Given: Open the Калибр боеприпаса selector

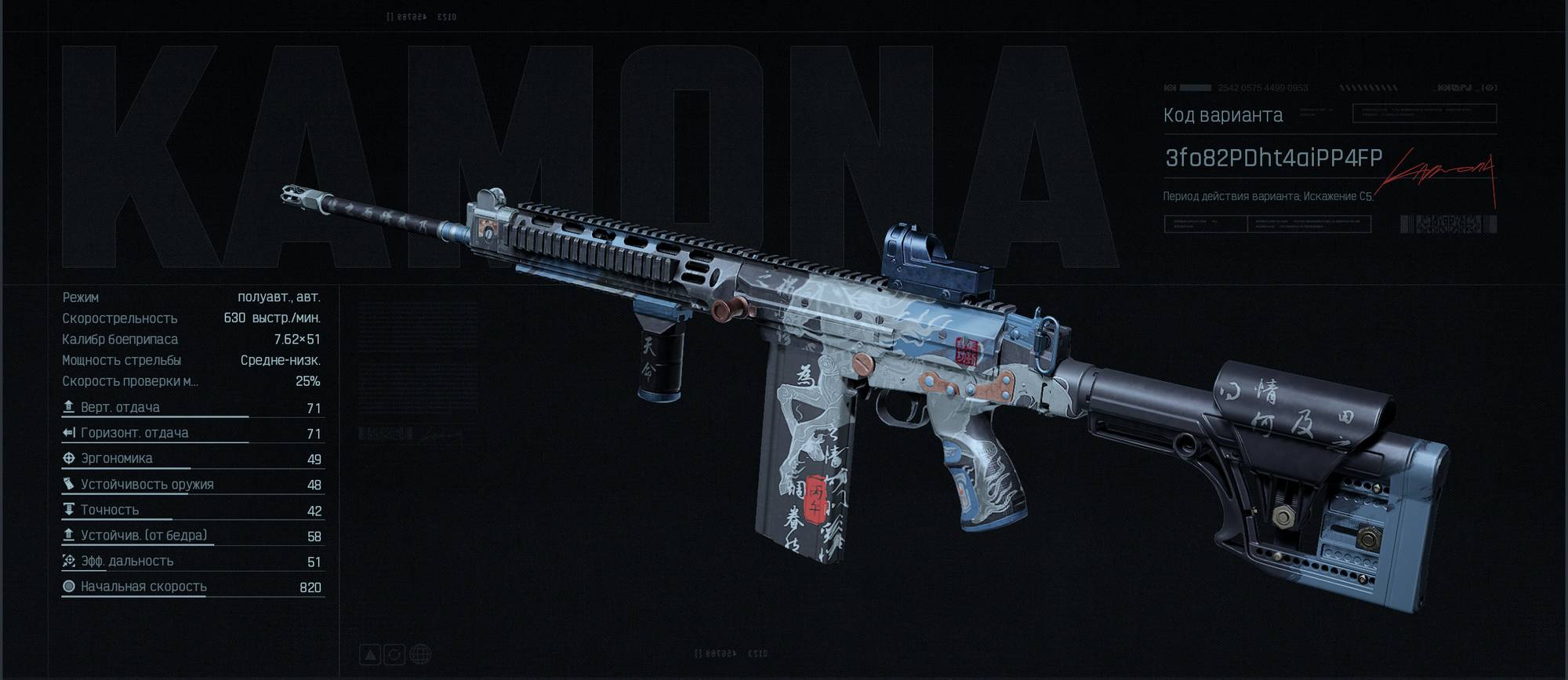Looking at the screenshot, I should pyautogui.click(x=196, y=340).
